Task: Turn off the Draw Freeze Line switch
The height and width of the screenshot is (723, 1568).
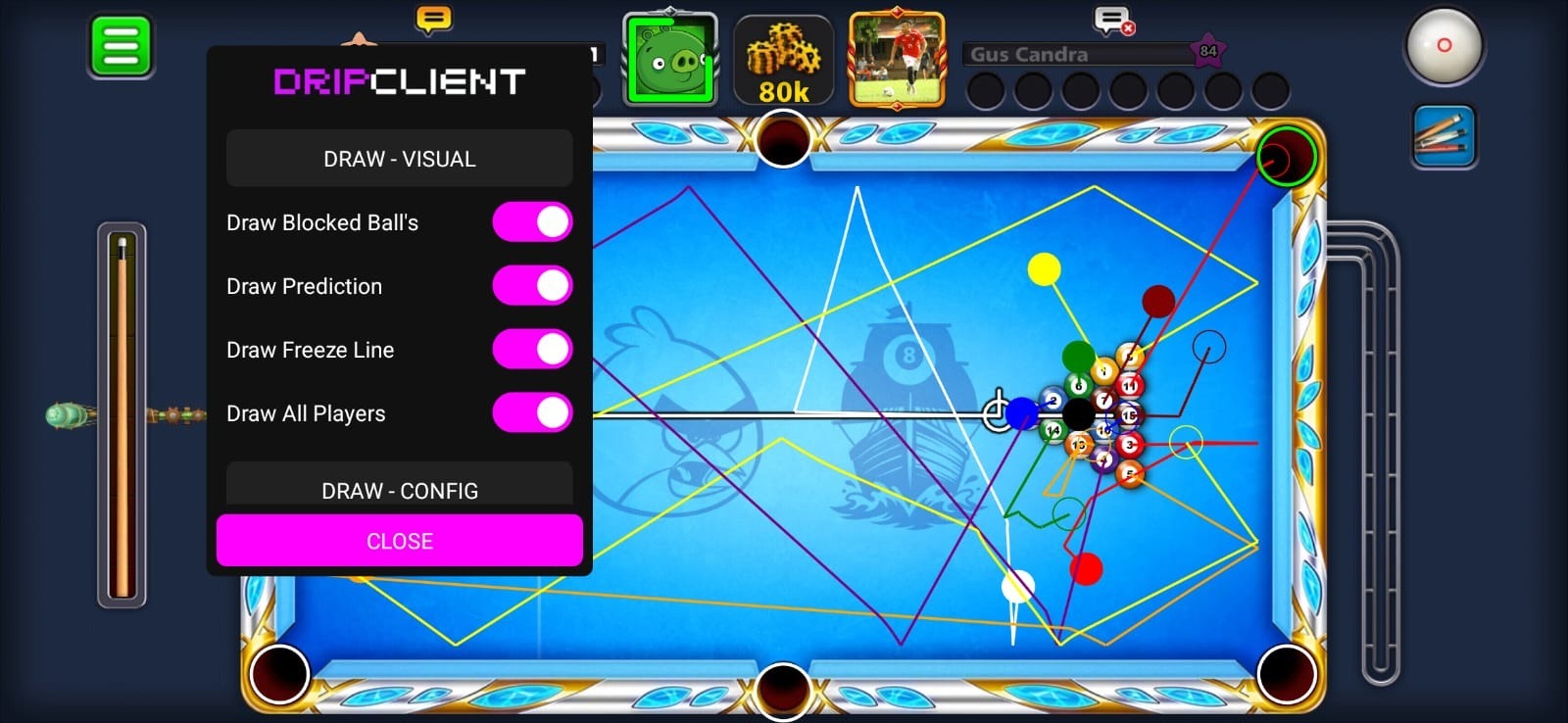Action: coord(532,349)
